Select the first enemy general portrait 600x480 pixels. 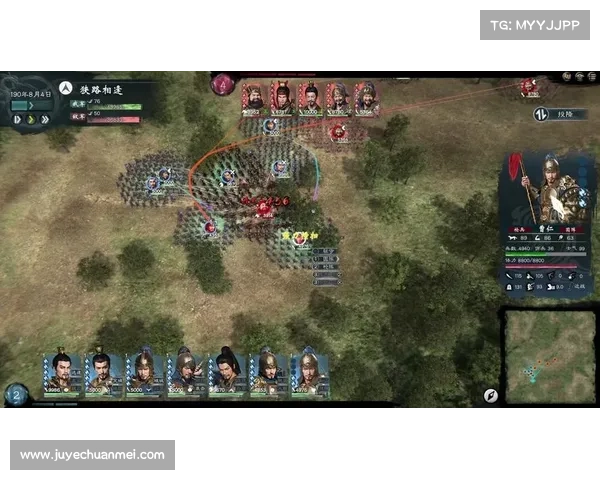click(254, 98)
